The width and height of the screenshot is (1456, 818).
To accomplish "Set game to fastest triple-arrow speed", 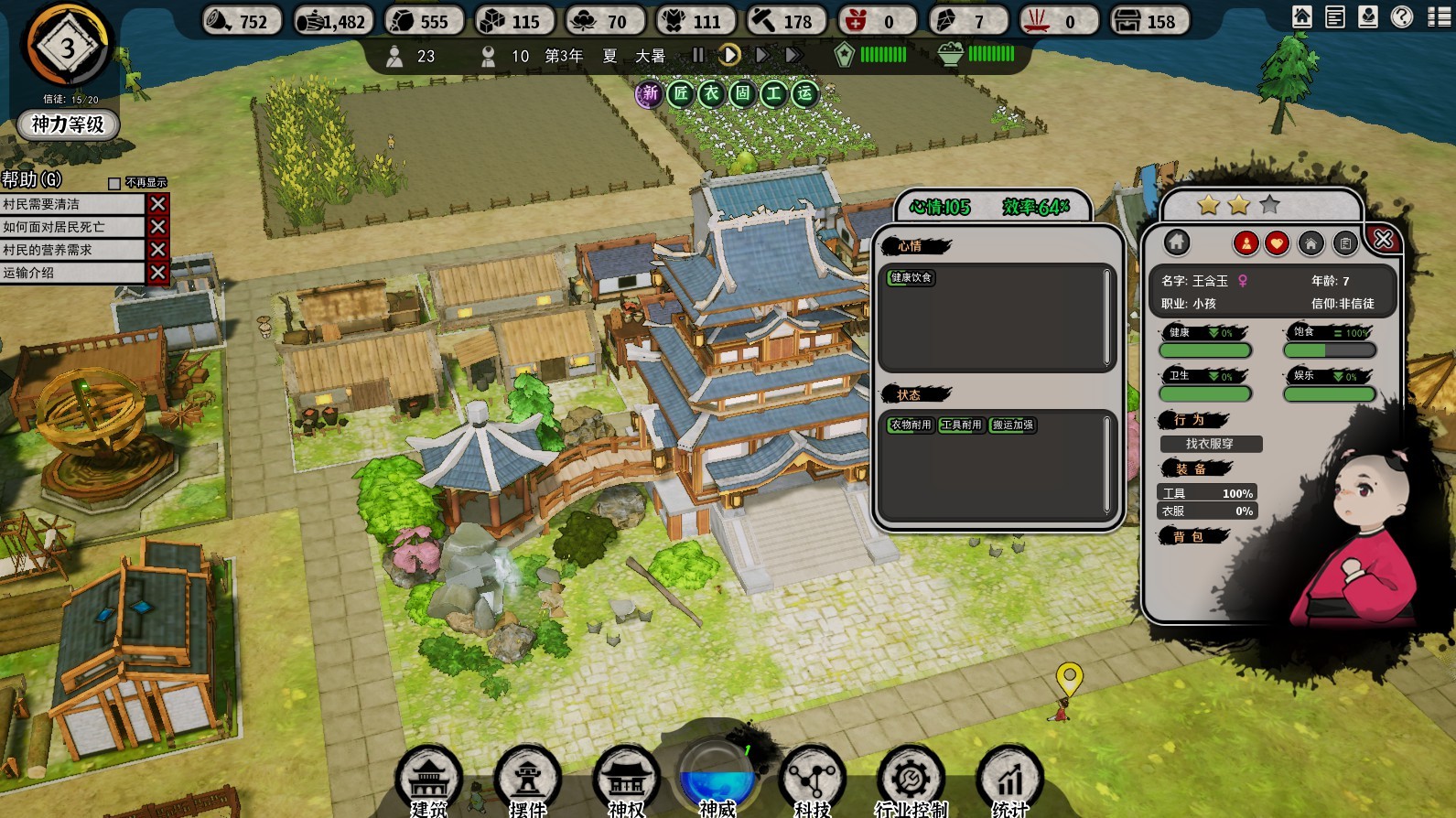I will tap(793, 55).
